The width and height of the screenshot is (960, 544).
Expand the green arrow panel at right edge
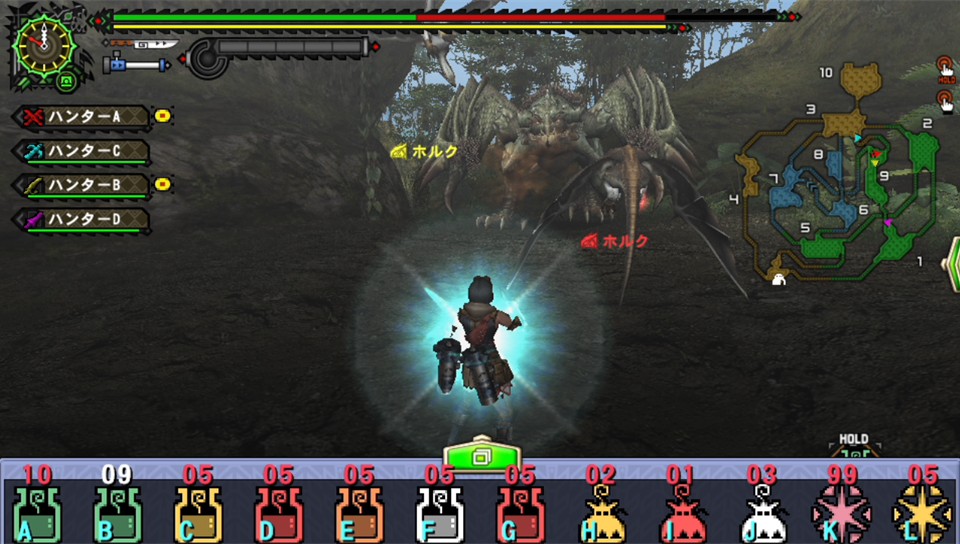(x=951, y=264)
